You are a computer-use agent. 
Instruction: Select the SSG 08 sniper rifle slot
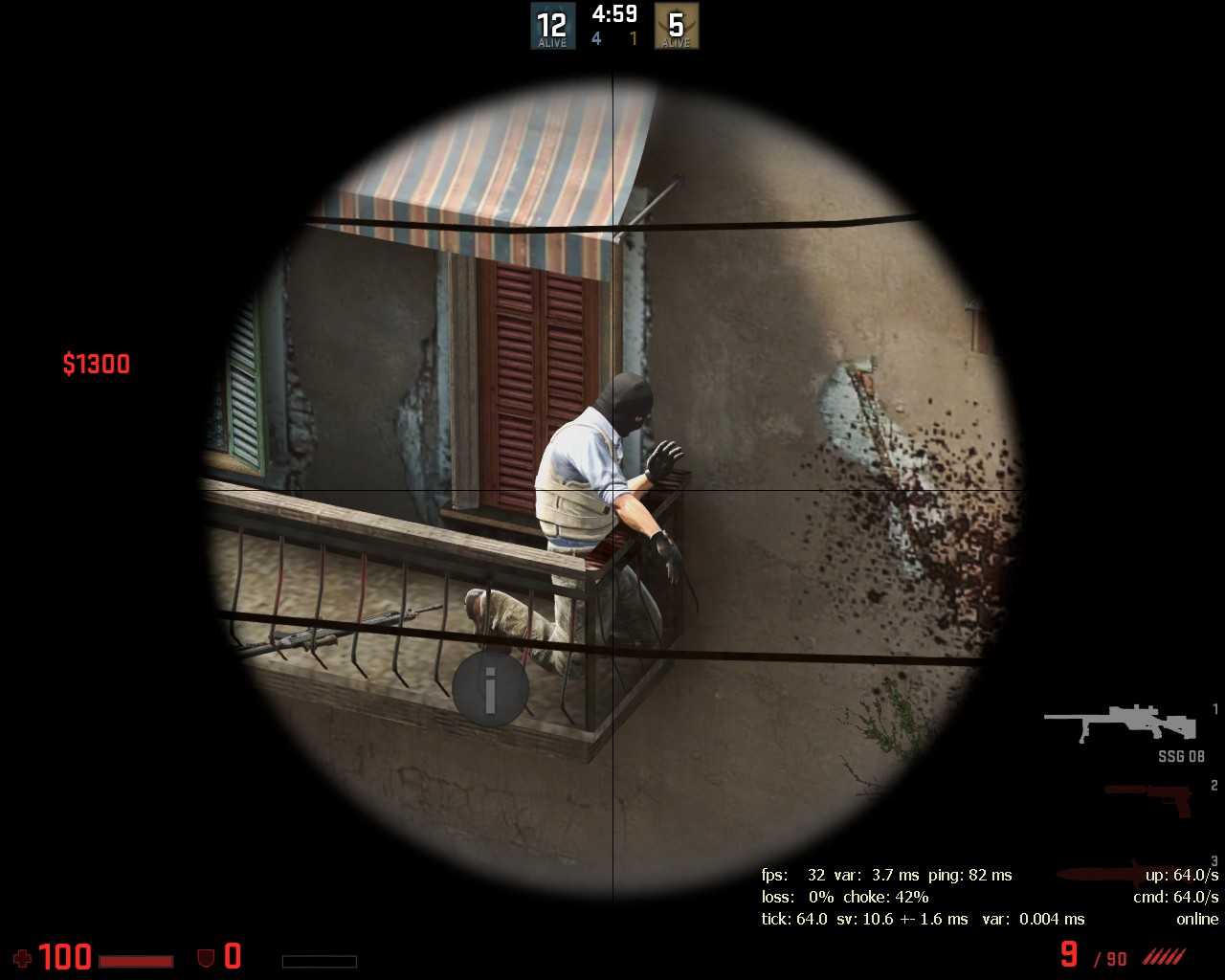[1120, 724]
